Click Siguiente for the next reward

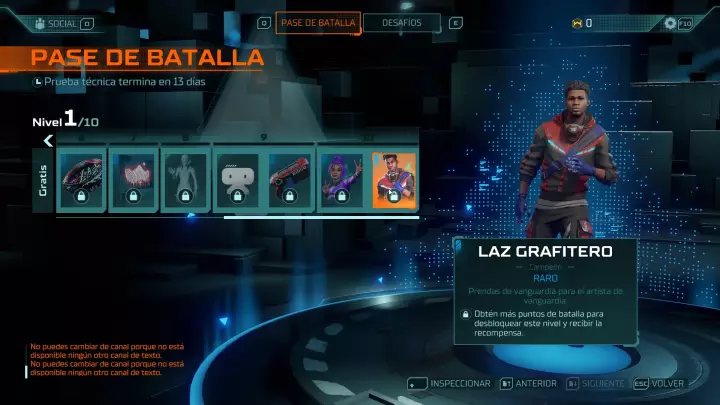[595, 384]
